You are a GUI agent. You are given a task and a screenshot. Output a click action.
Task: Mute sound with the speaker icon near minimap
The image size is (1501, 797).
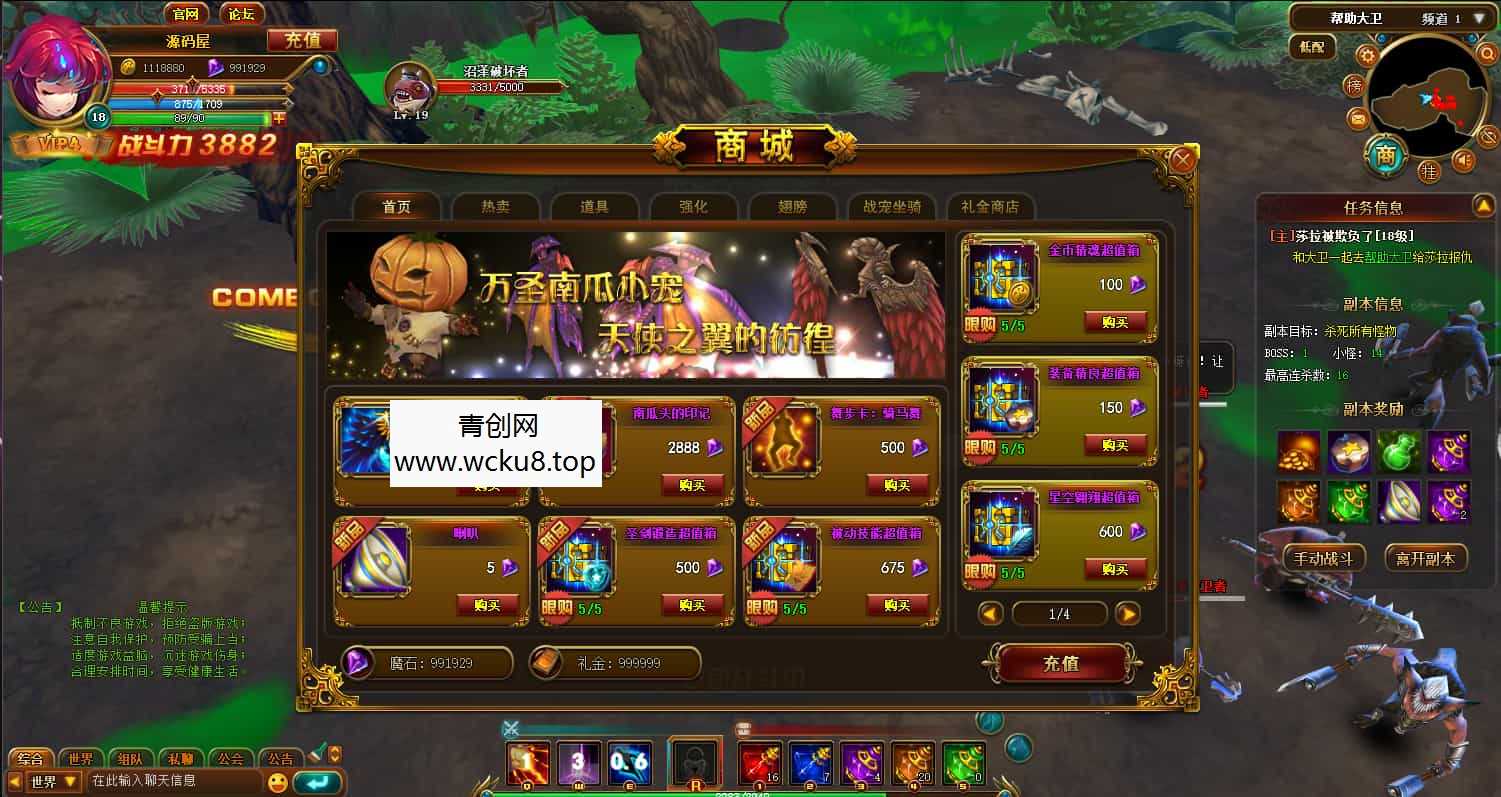click(1464, 159)
